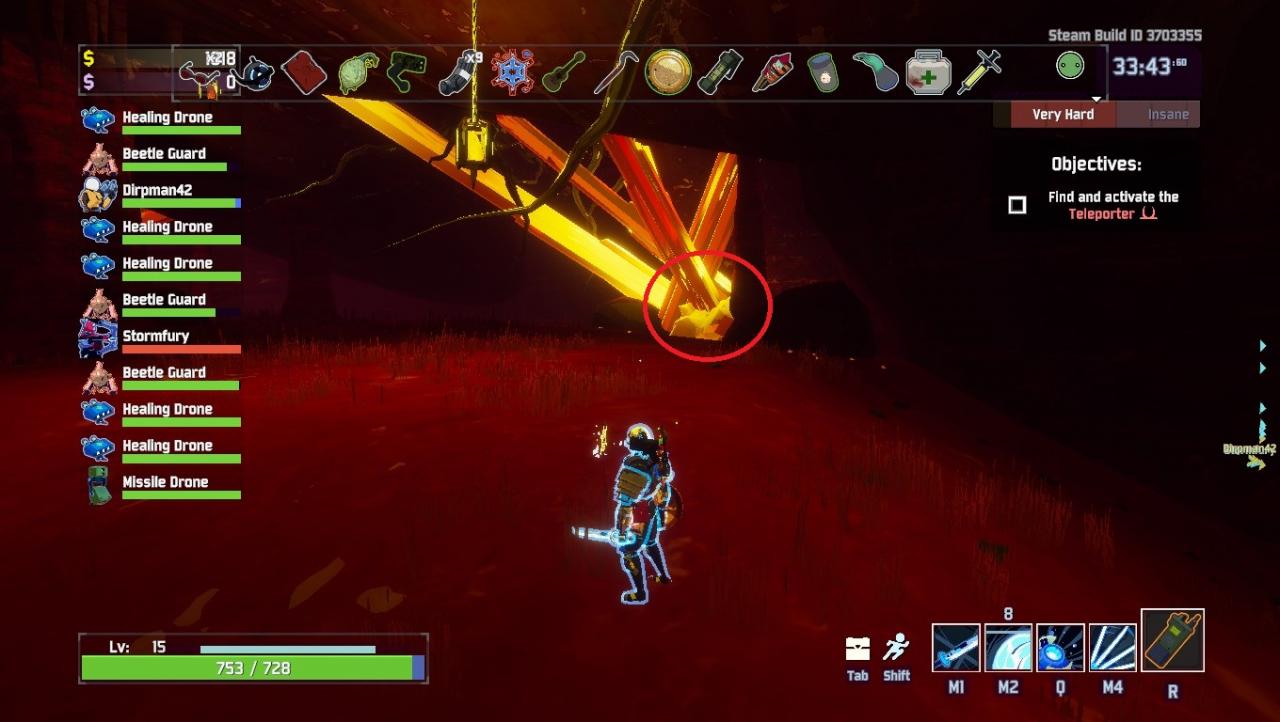The height and width of the screenshot is (722, 1280).
Task: Click the Missile Drone ally row
Action: pos(165,482)
